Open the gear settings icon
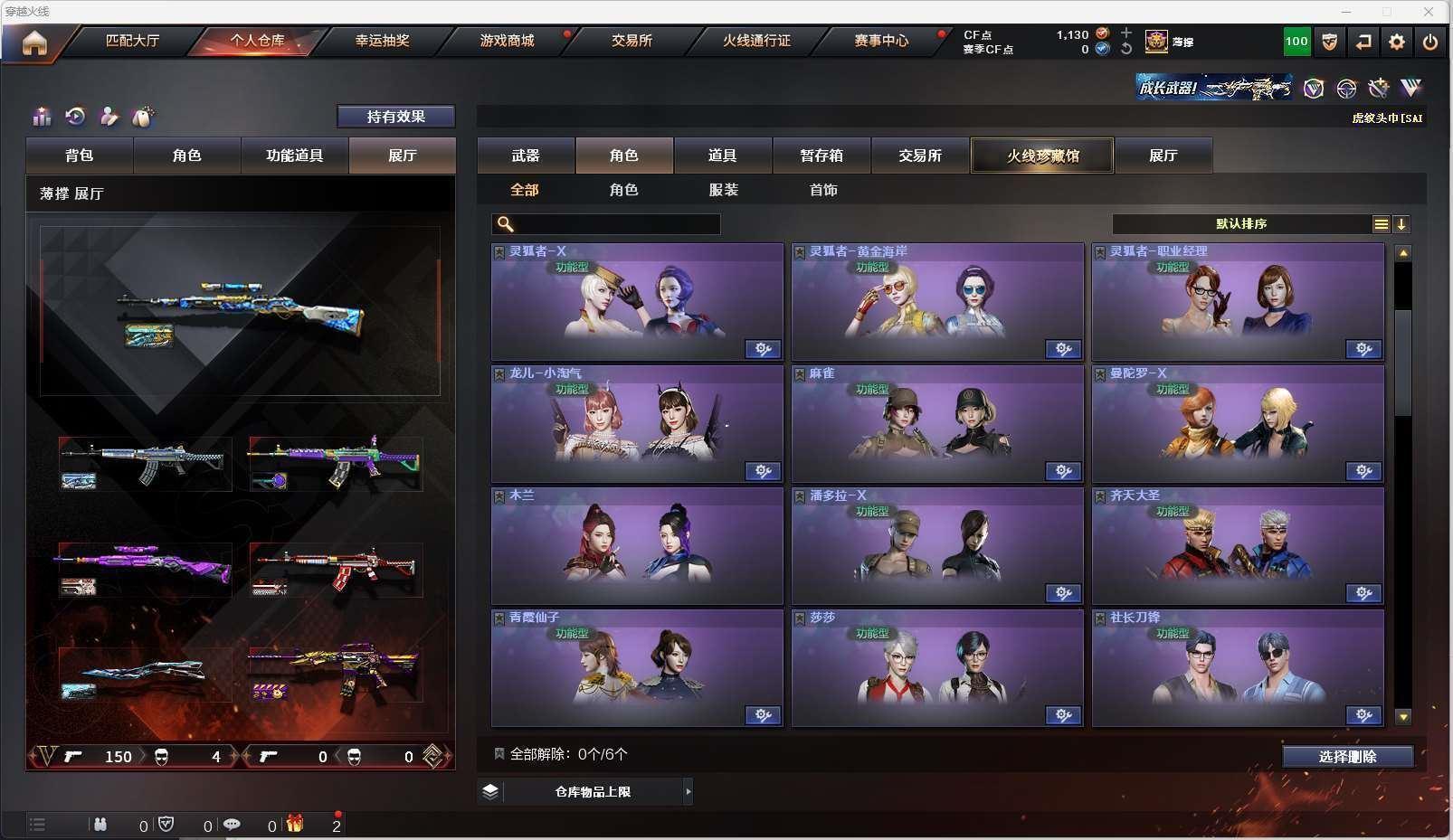This screenshot has height=840, width=1453. point(1397,42)
